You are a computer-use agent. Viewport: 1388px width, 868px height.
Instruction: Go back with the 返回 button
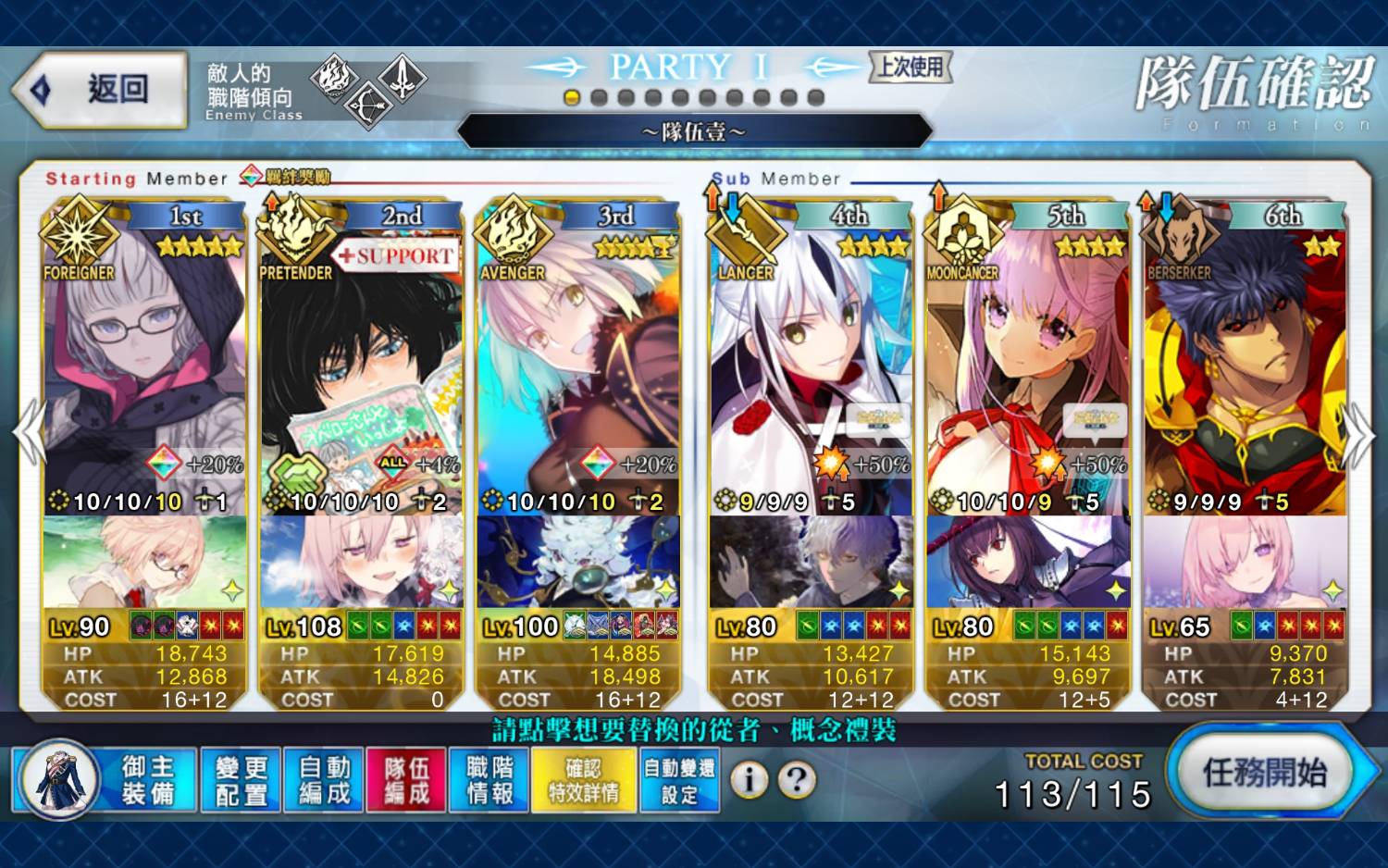click(x=101, y=90)
